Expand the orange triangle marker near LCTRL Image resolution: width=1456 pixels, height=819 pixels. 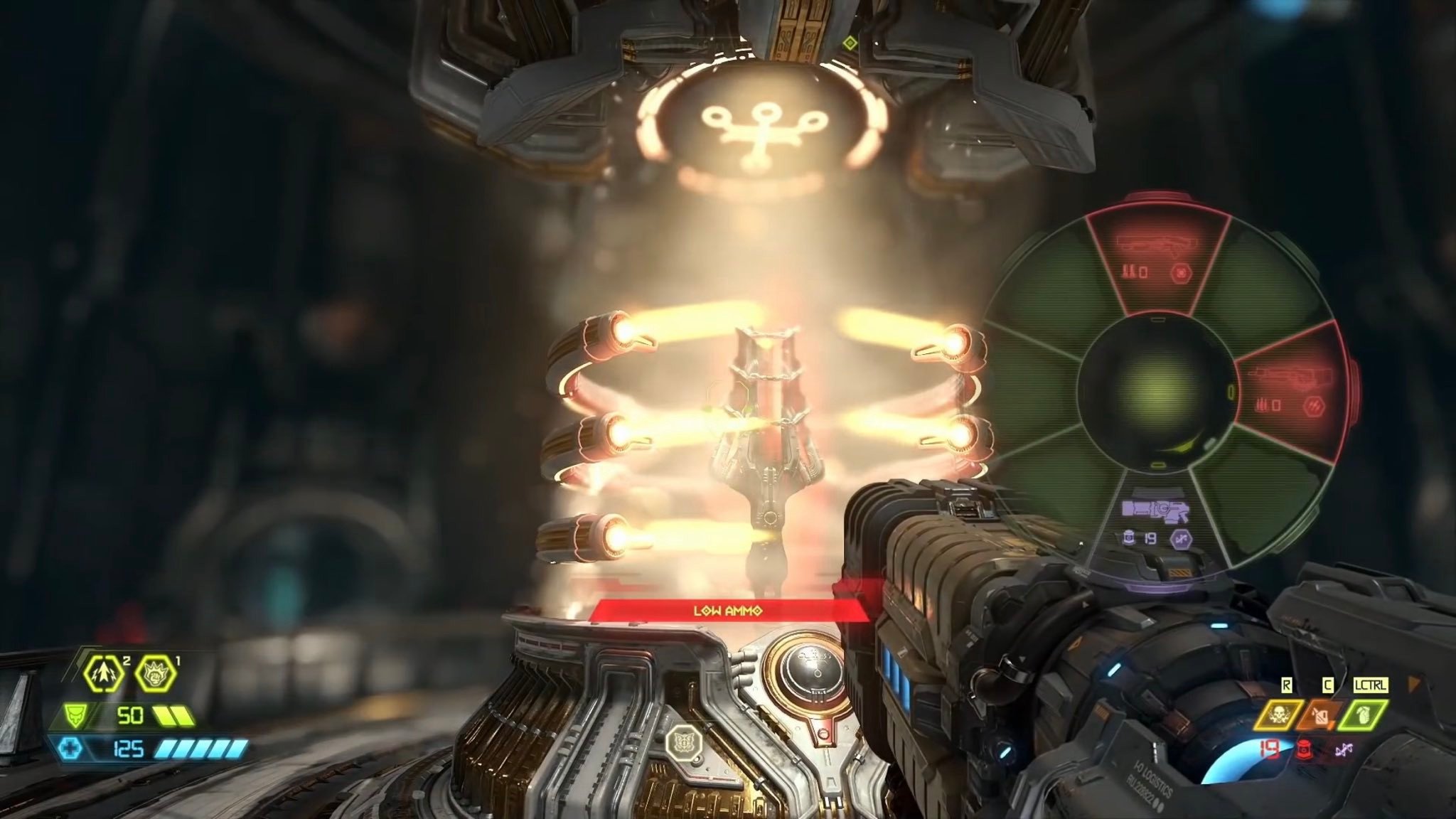(1414, 684)
